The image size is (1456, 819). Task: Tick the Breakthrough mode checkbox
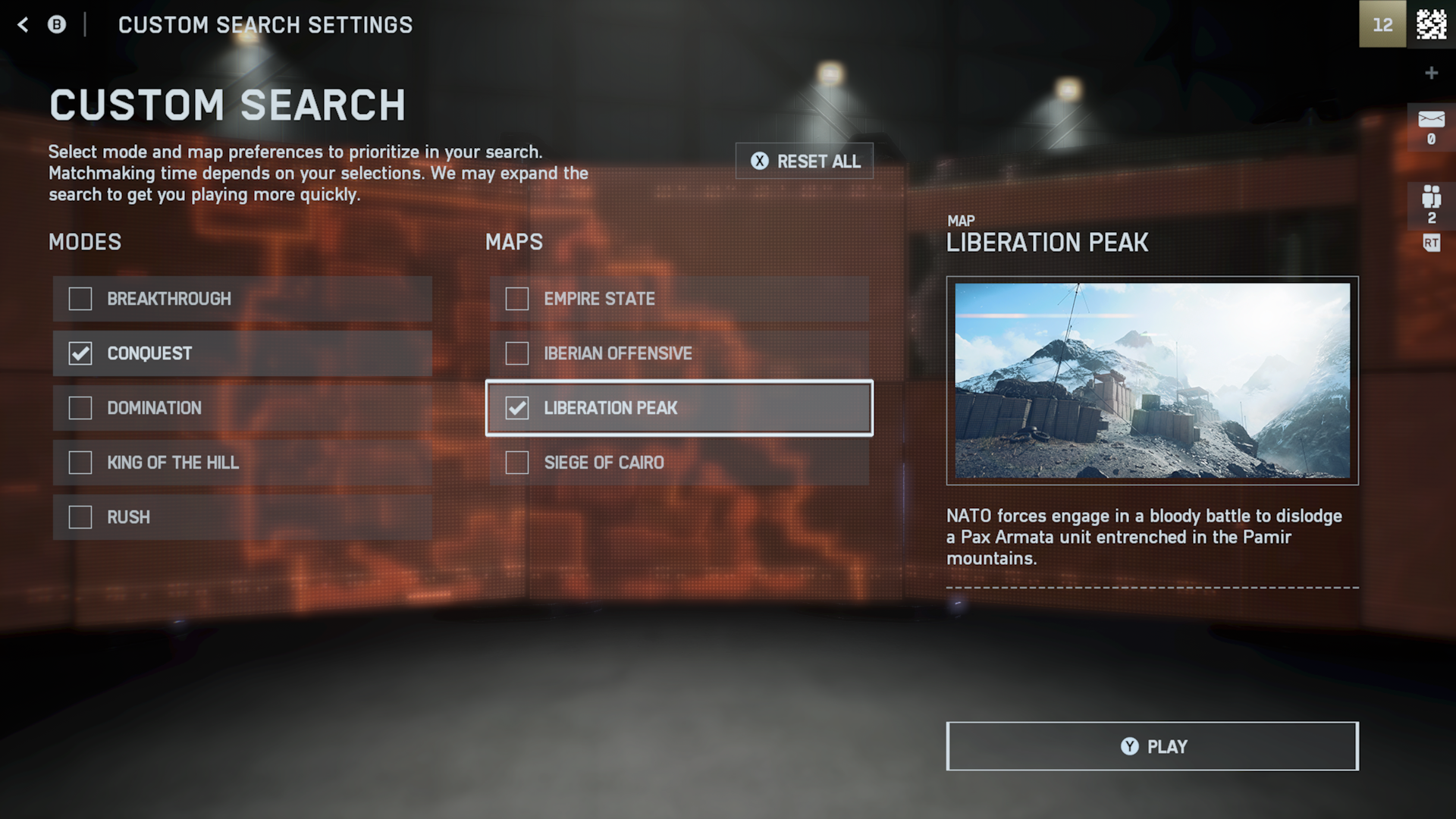pos(80,299)
